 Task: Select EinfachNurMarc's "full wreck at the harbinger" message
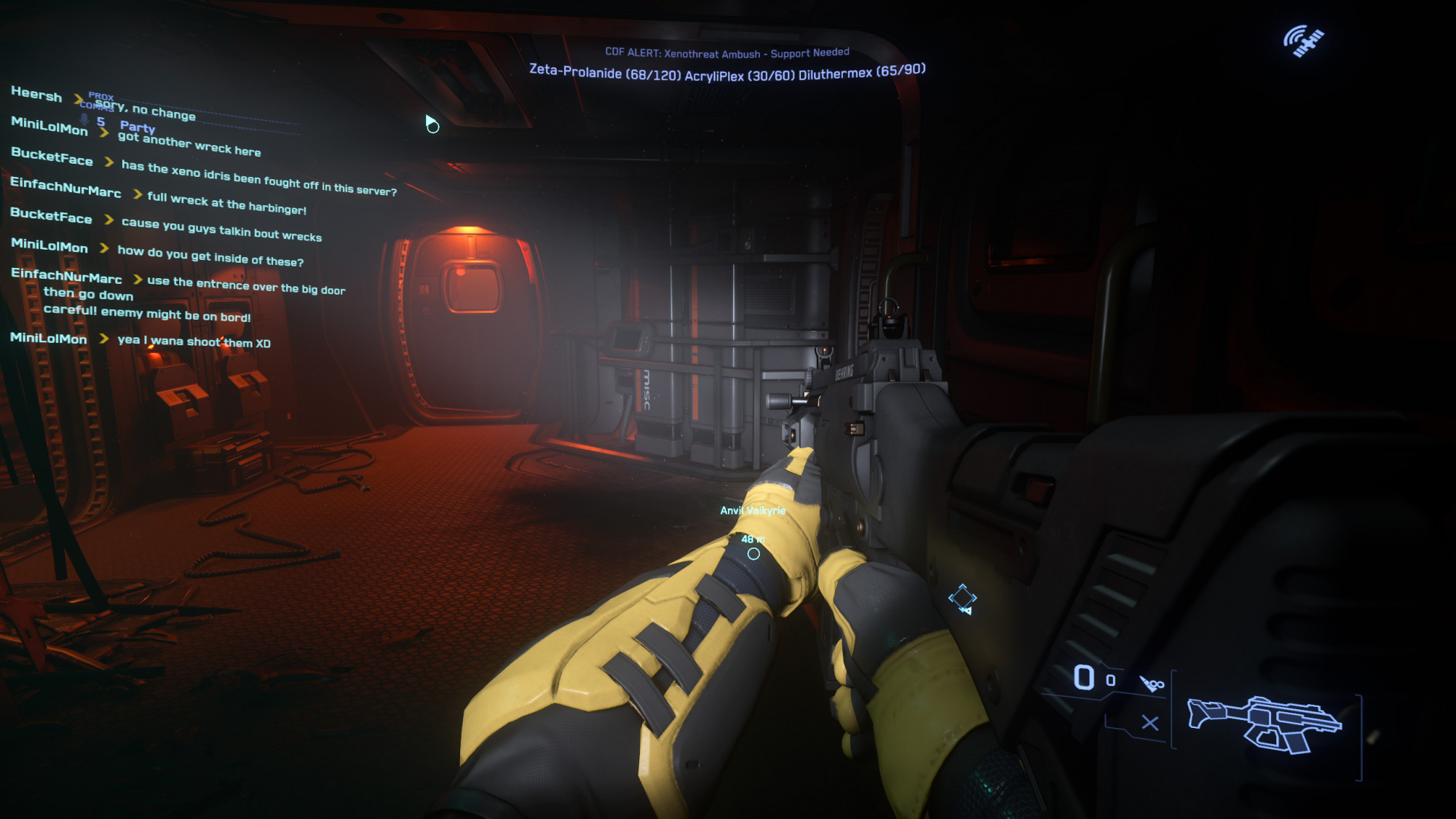pyautogui.click(x=226, y=203)
